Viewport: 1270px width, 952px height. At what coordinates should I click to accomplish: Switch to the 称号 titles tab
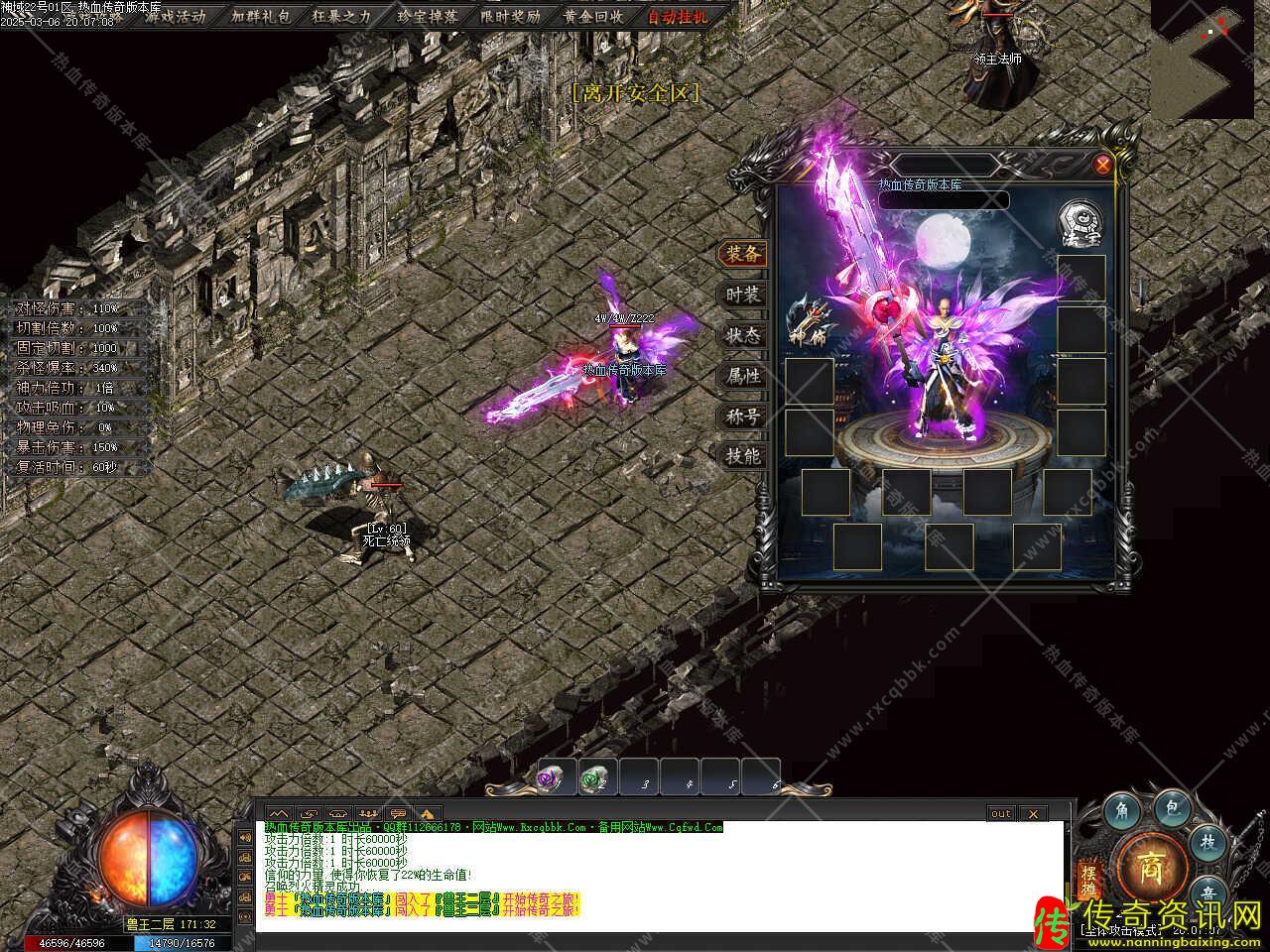click(x=742, y=416)
